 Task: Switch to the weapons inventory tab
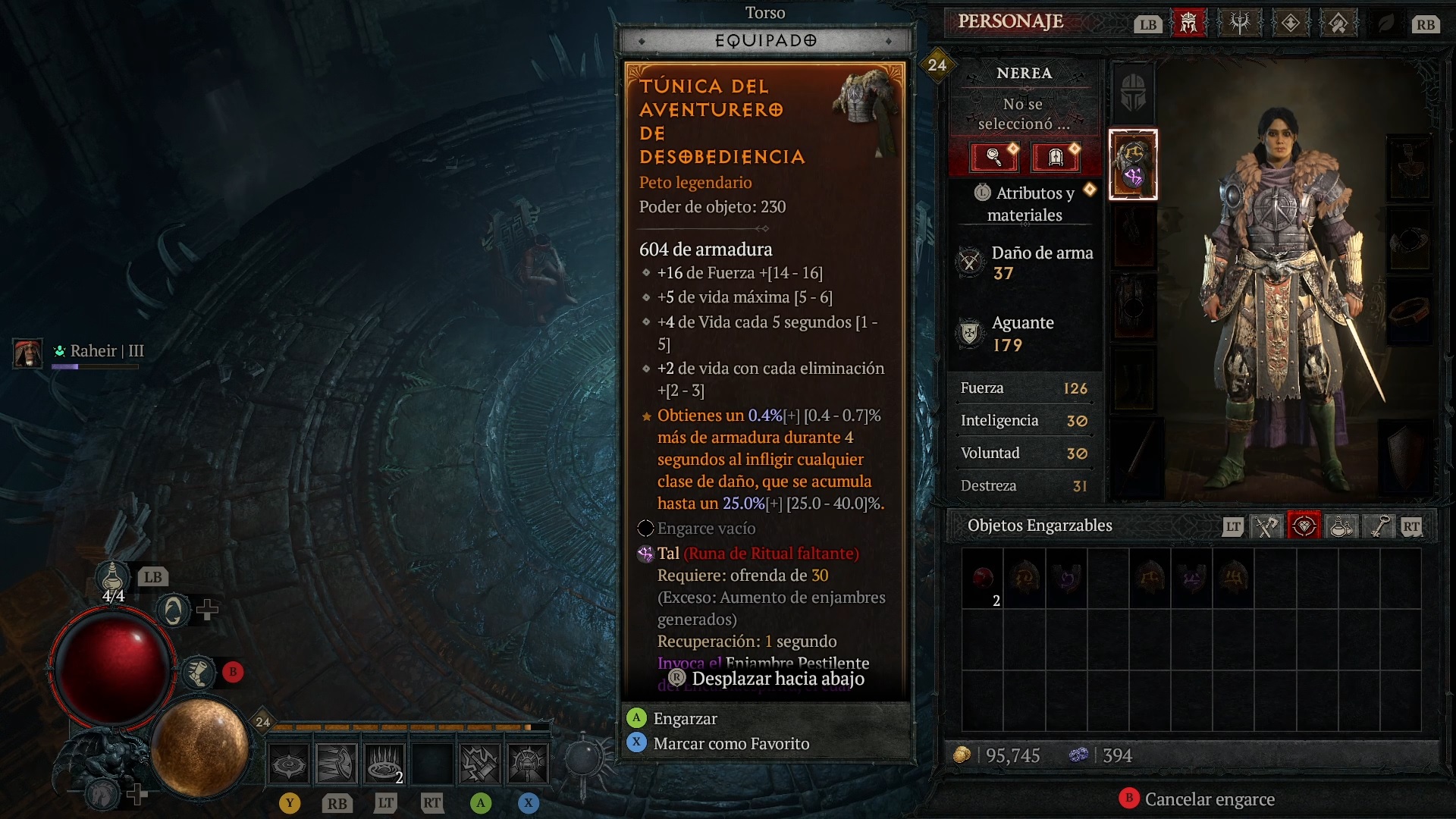1266,526
